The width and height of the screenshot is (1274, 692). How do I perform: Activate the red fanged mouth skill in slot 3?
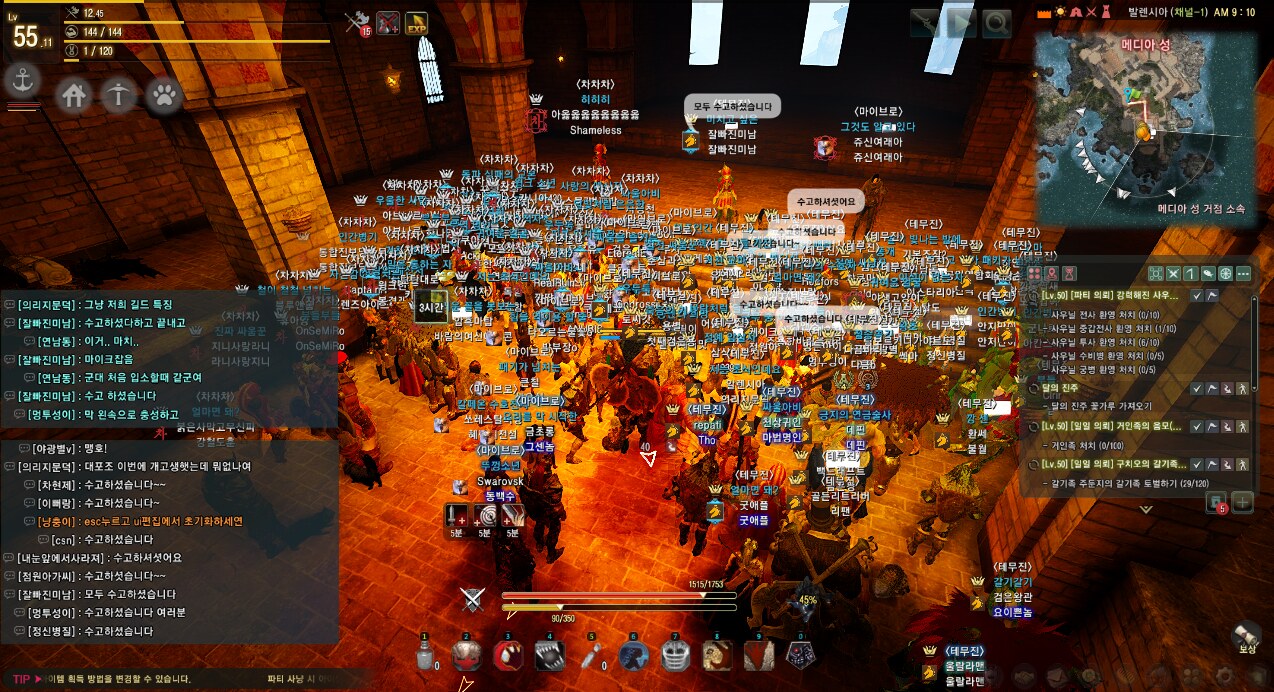click(x=508, y=656)
